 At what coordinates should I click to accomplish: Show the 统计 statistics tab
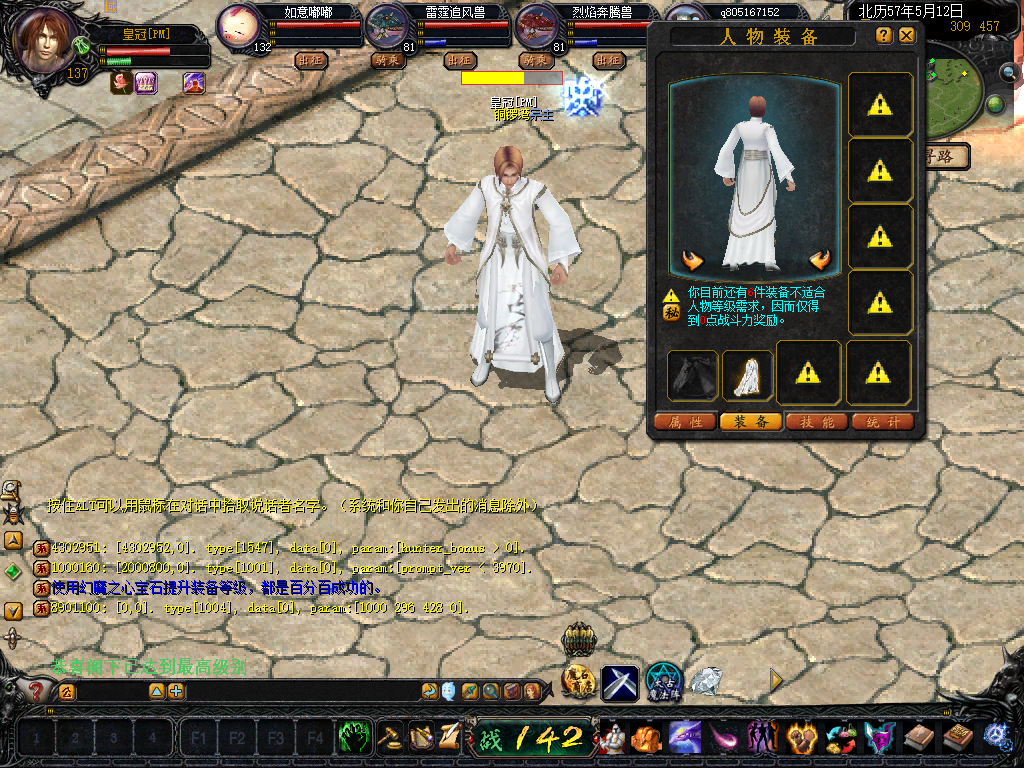pyautogui.click(x=883, y=422)
